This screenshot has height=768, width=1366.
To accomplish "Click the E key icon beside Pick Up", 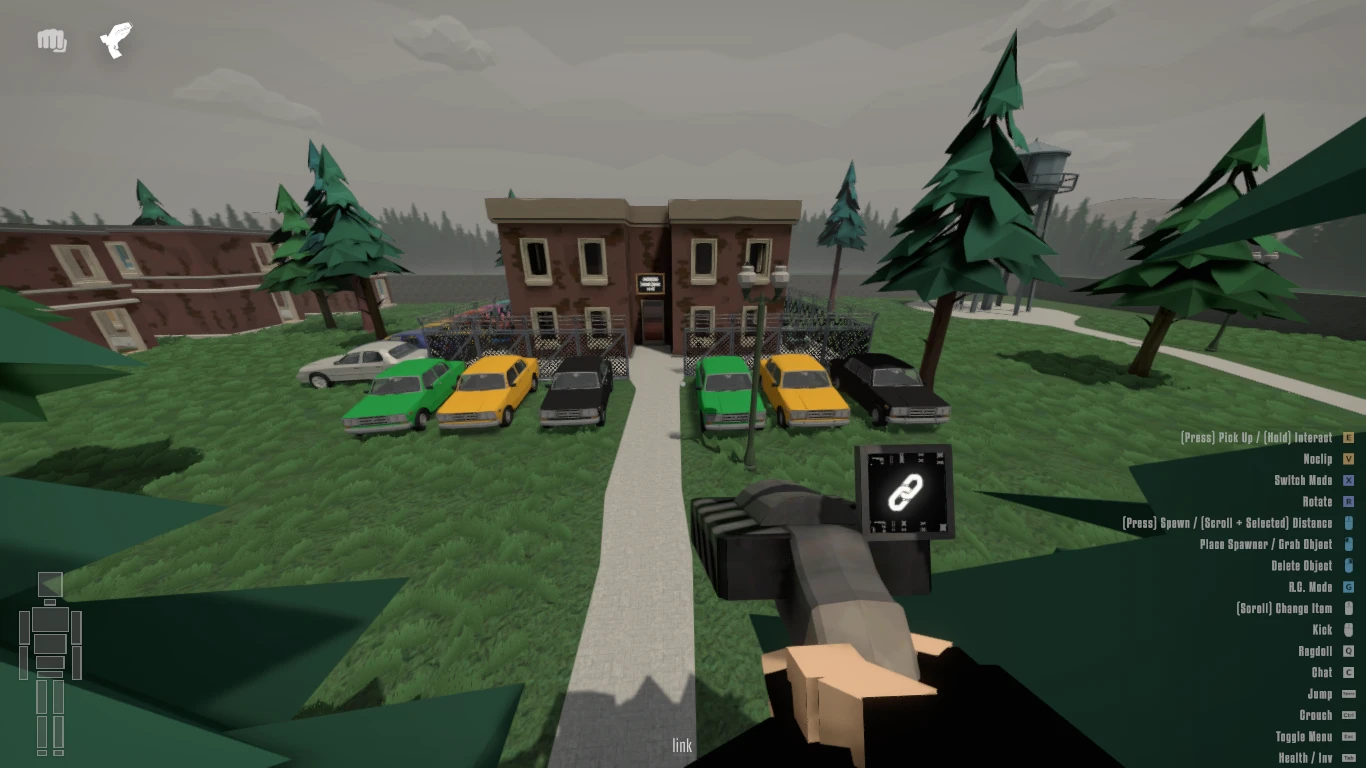I will pyautogui.click(x=1350, y=437).
